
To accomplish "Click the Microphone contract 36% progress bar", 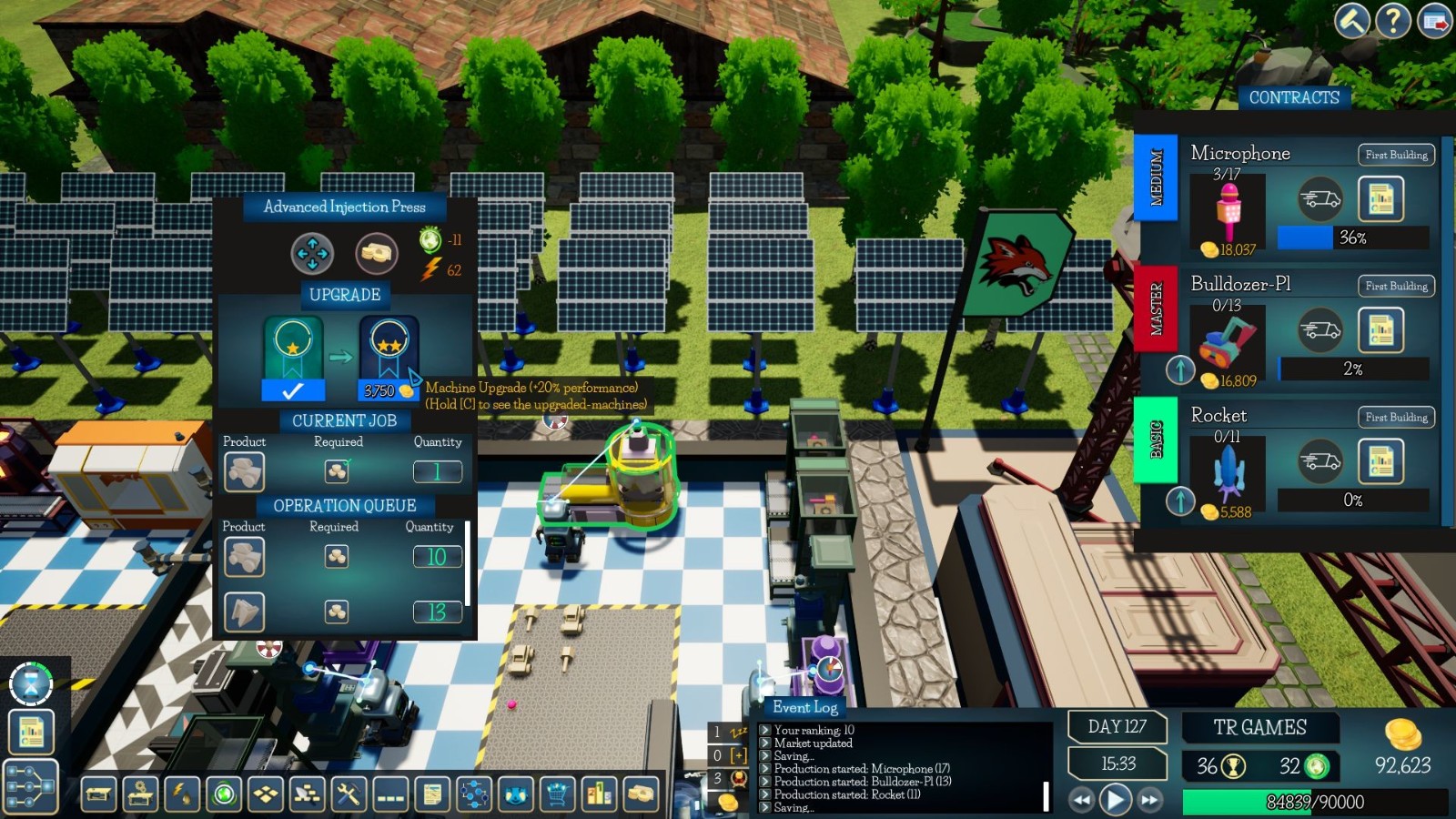I will coord(1353,239).
